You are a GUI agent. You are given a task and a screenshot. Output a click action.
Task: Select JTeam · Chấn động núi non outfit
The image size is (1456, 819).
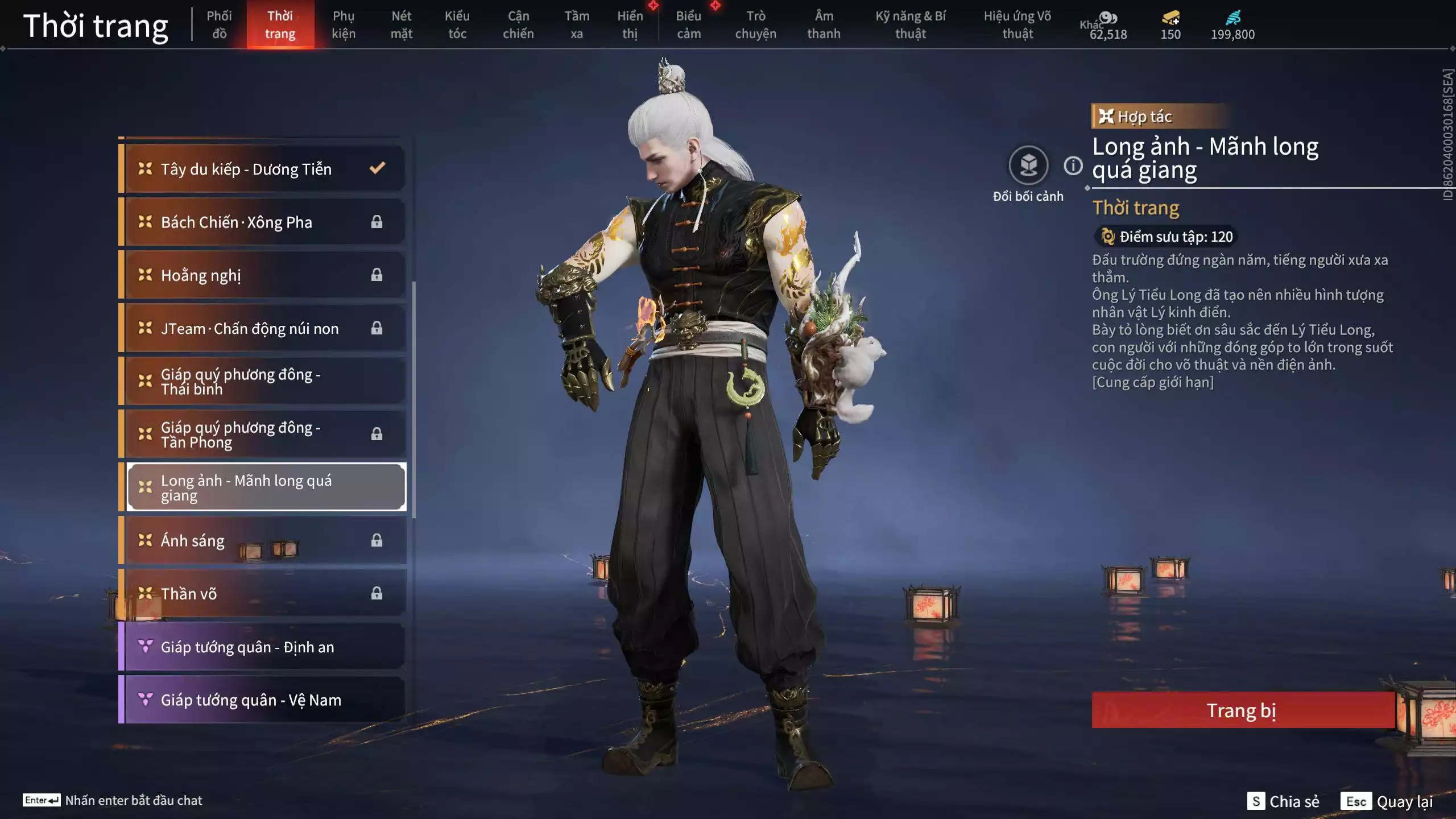(x=264, y=328)
